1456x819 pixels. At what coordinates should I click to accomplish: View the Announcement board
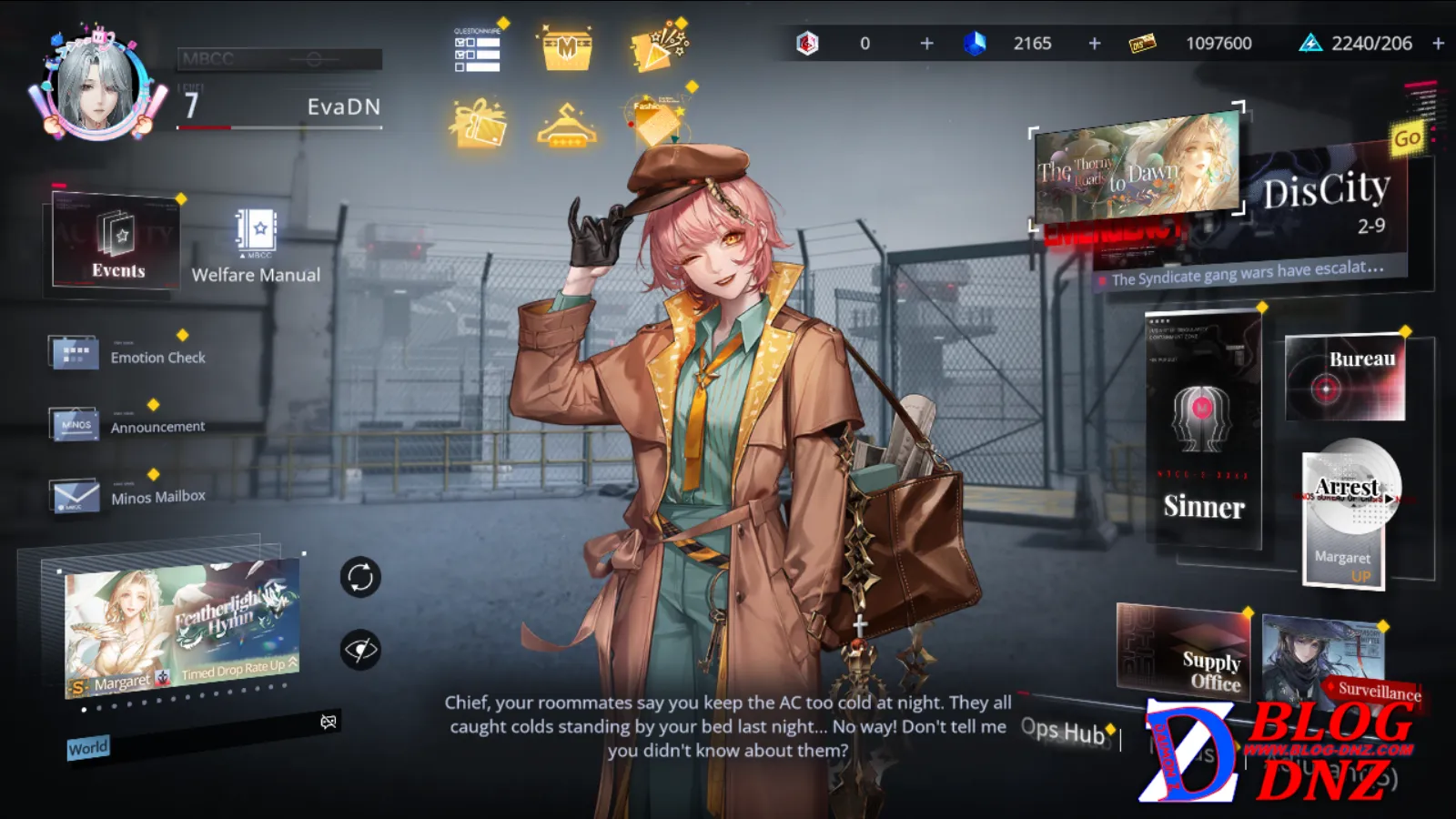[127, 424]
